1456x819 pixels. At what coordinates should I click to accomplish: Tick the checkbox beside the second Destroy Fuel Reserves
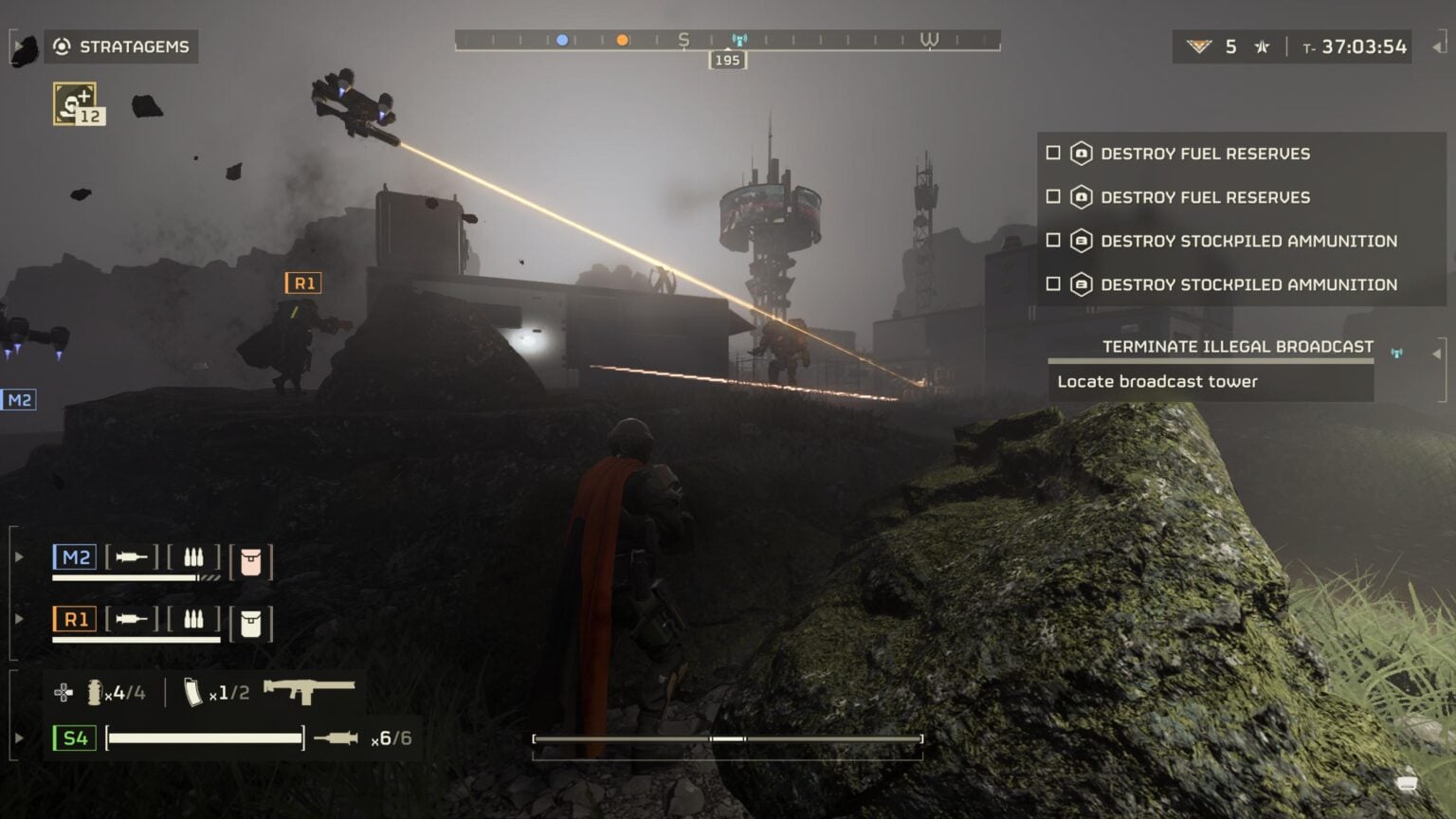click(1053, 197)
